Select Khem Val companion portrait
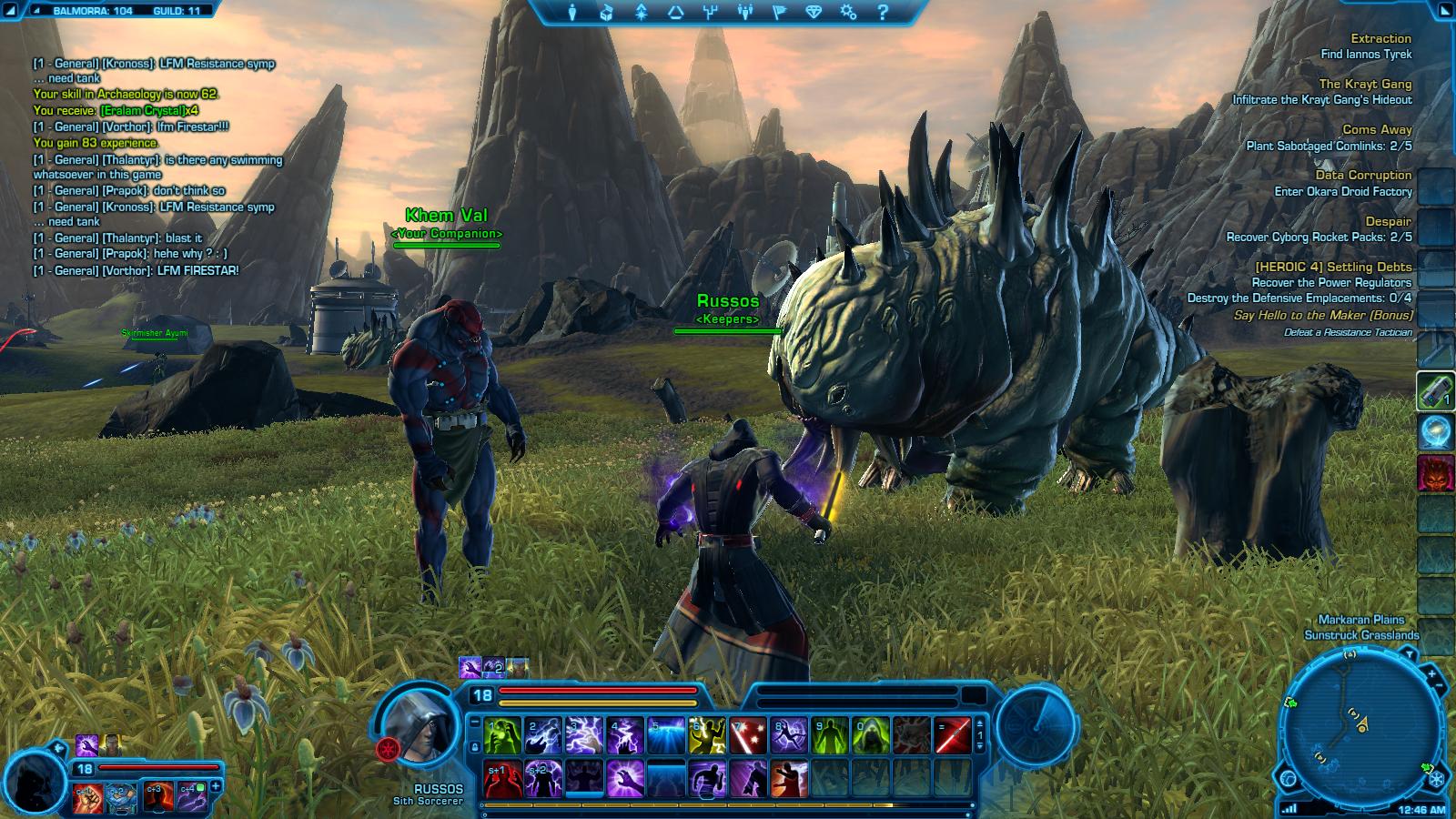The width and height of the screenshot is (1456, 819). click(36, 780)
